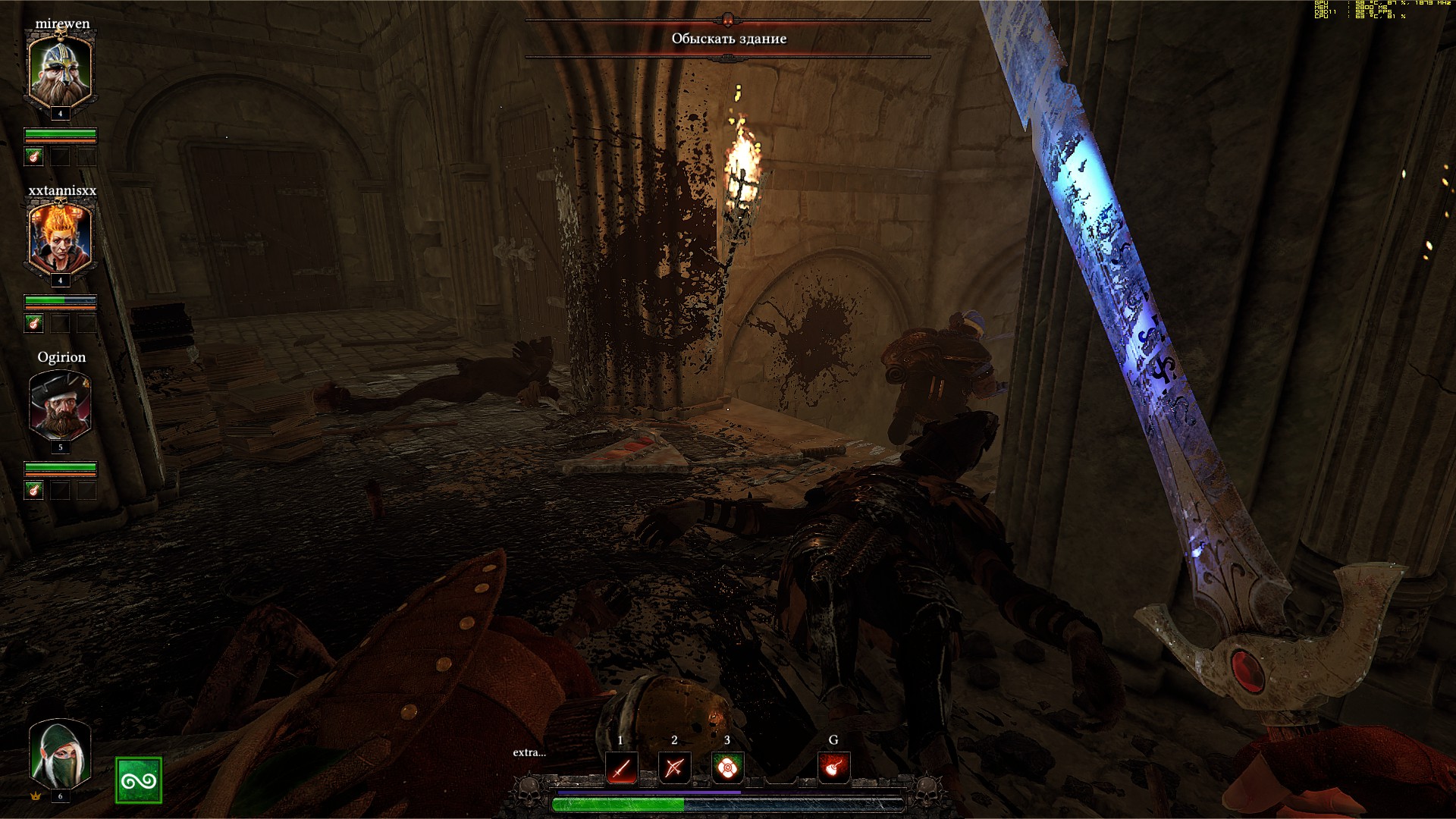Click mirewen's dwarf portrait

point(60,70)
